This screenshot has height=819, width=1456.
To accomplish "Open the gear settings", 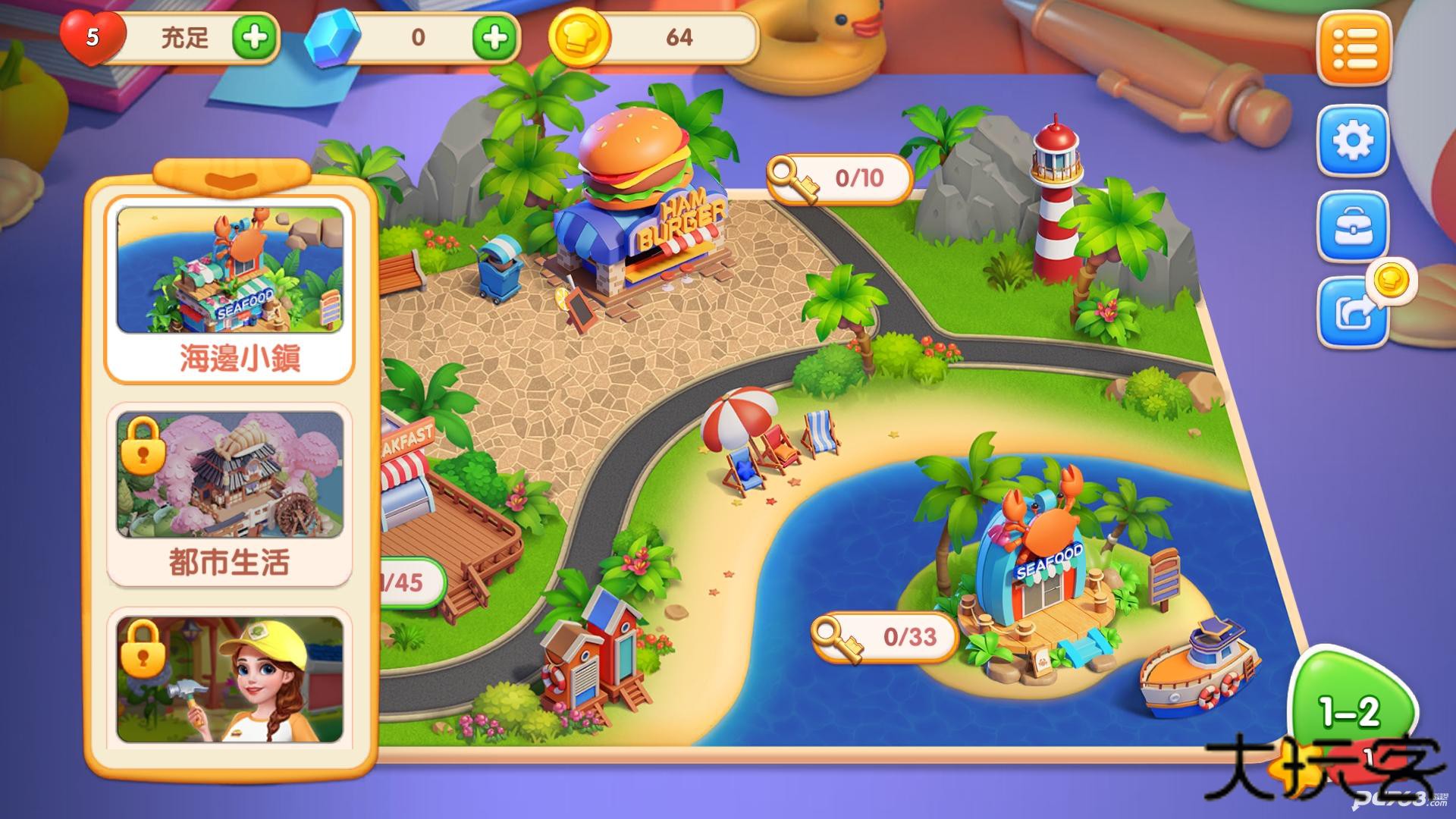I will tap(1354, 142).
